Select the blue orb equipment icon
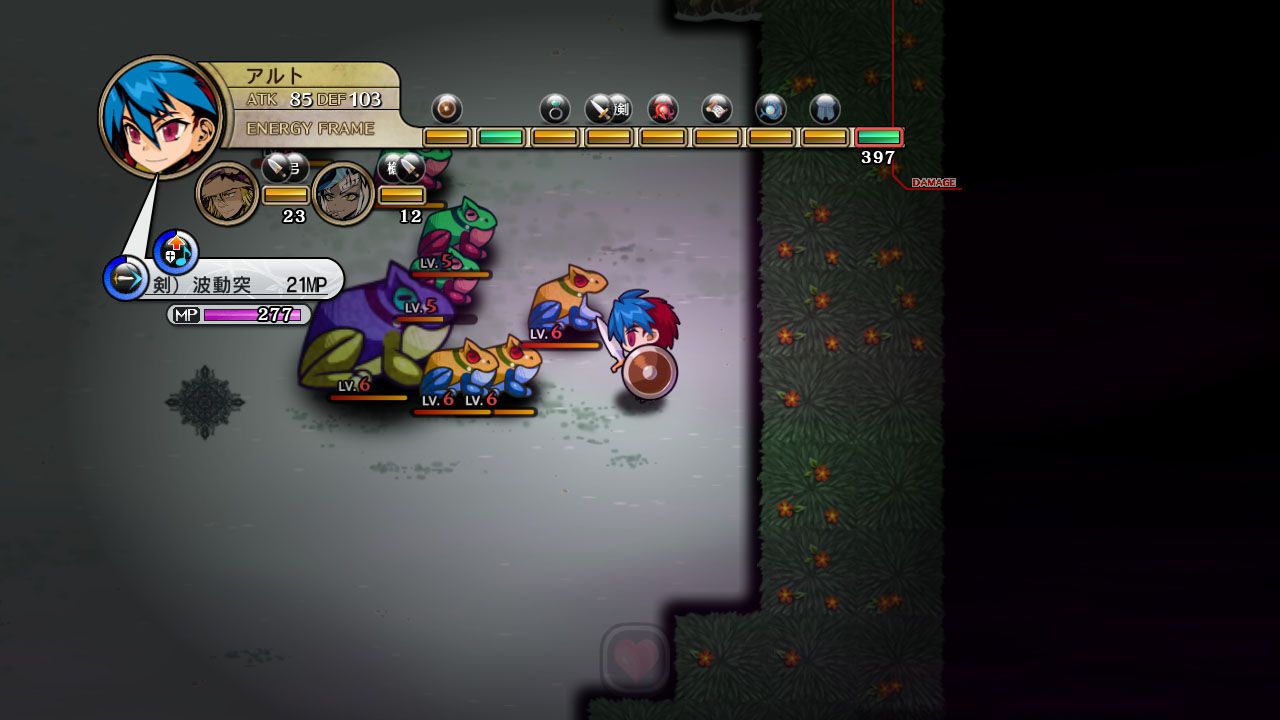This screenshot has height=720, width=1280. [x=771, y=108]
